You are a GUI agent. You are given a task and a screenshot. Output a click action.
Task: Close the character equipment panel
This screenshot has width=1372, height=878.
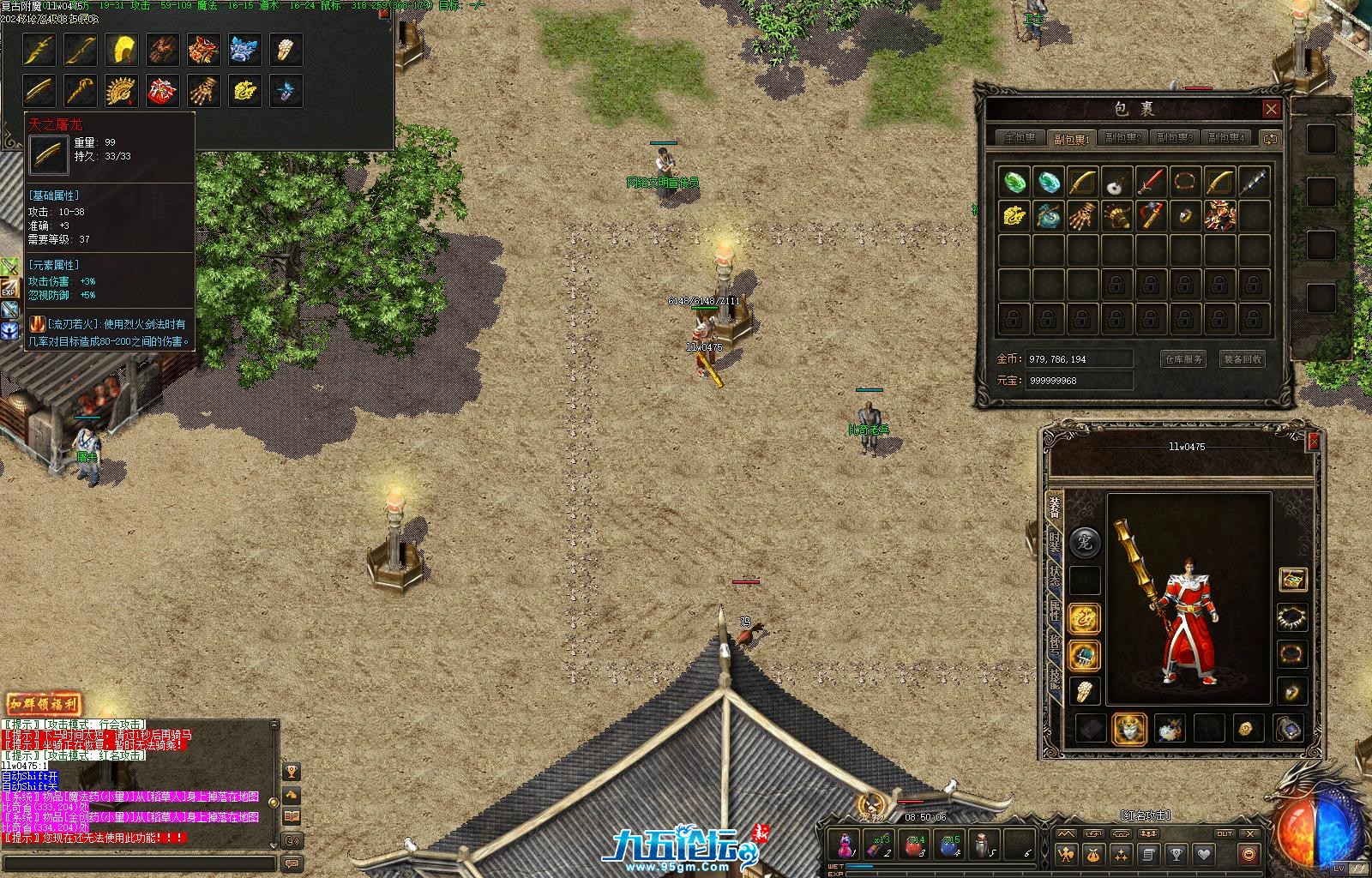tap(1313, 442)
